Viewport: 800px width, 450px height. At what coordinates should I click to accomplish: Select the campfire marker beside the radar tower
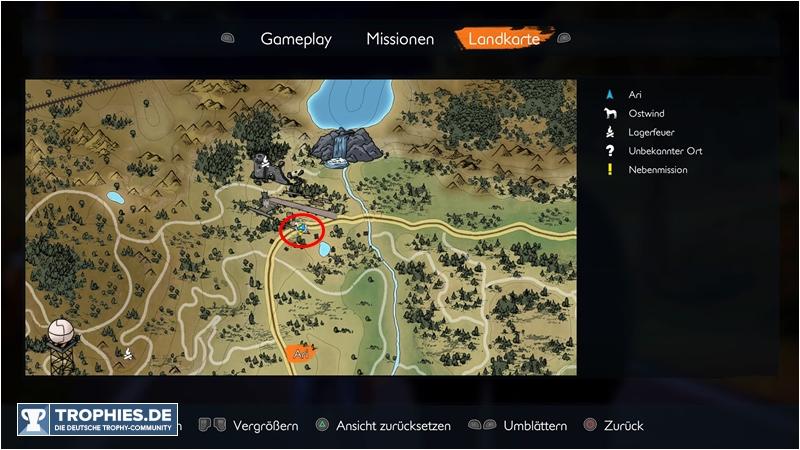coord(127,352)
